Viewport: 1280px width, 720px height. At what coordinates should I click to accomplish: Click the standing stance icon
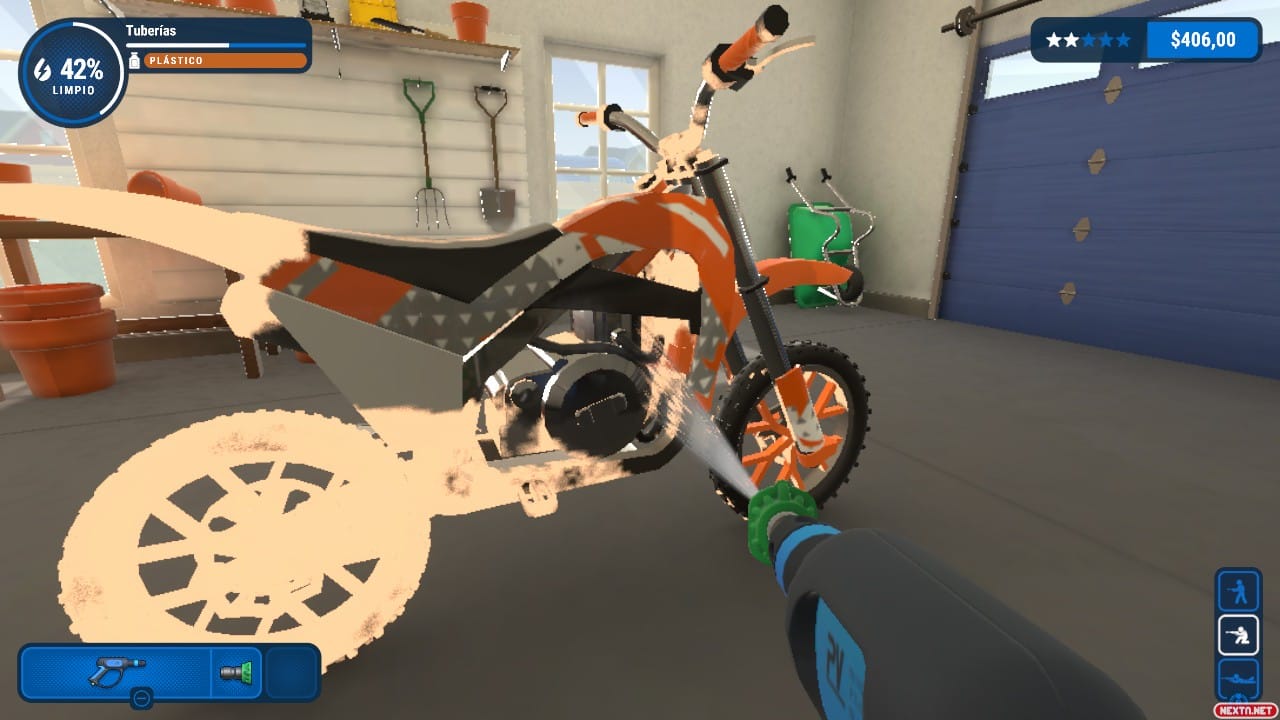tap(1236, 592)
